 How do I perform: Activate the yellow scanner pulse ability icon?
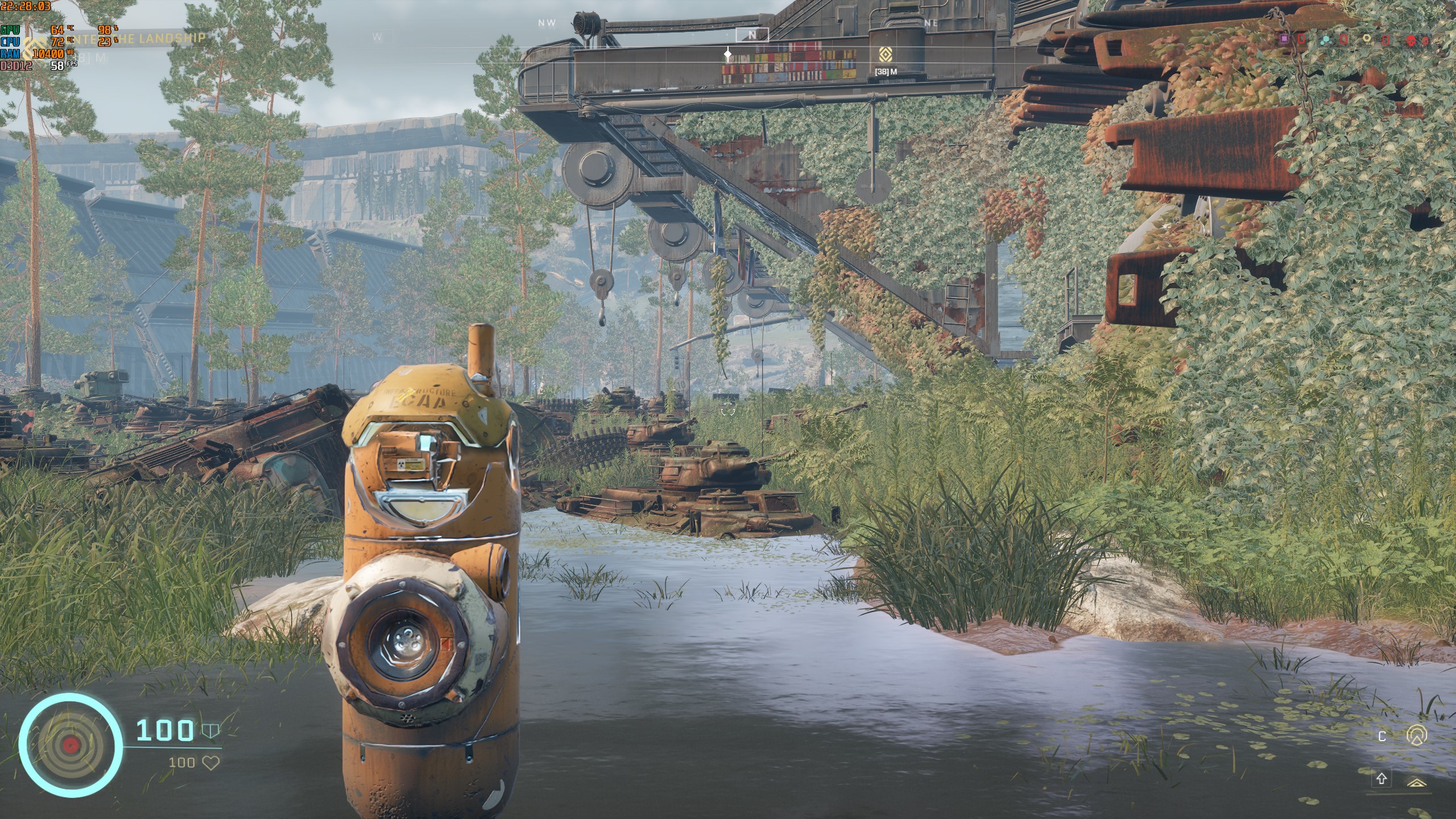pos(1416,735)
